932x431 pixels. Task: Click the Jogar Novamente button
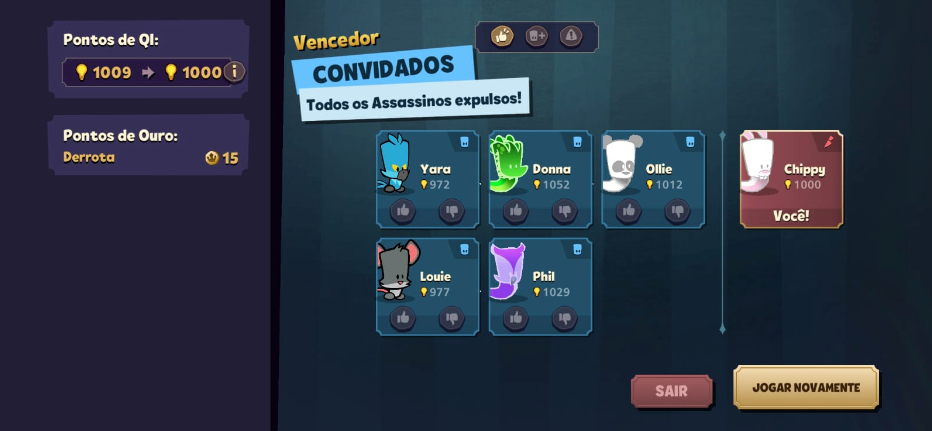click(x=805, y=387)
